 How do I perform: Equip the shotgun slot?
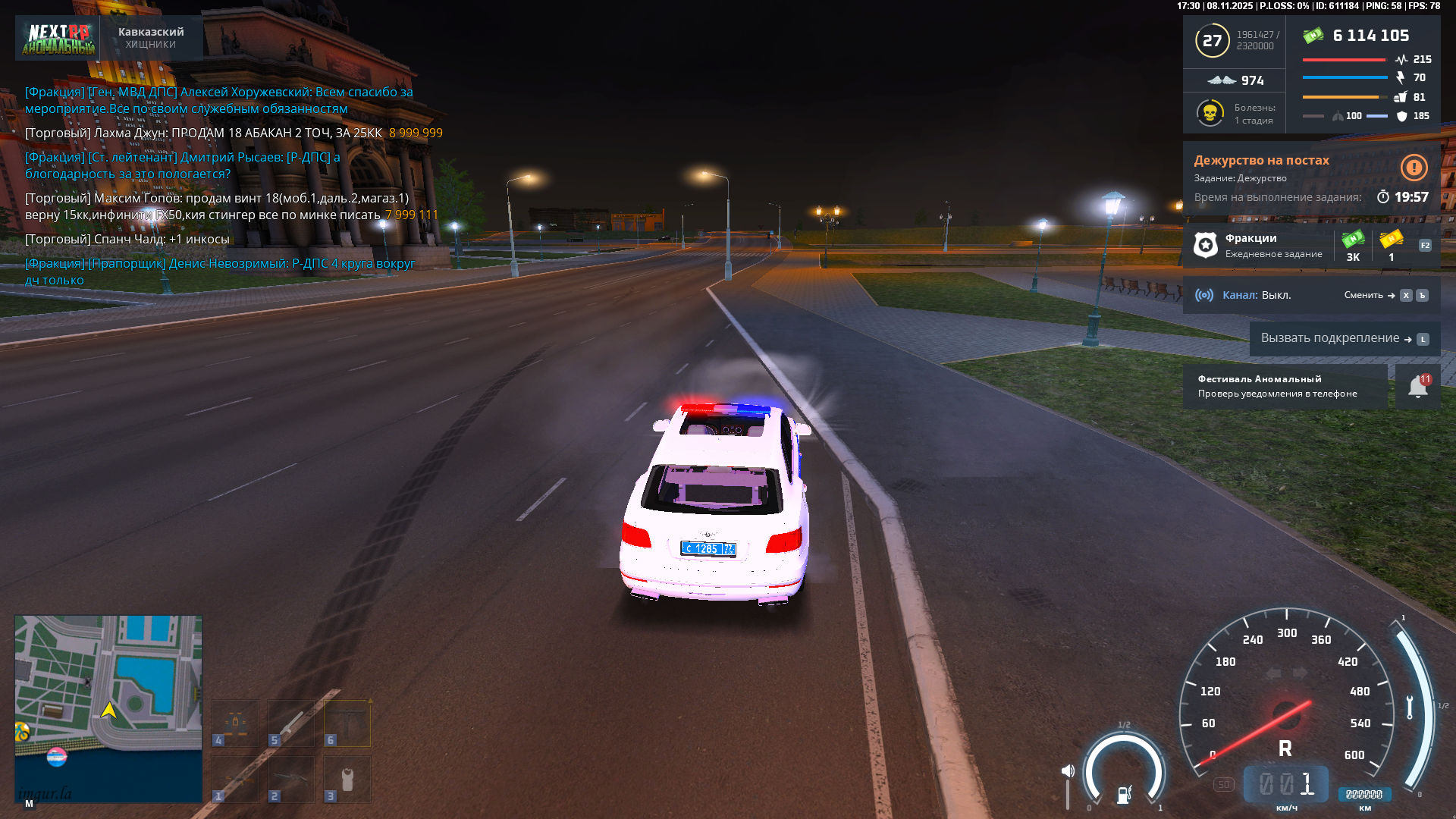coord(291,779)
